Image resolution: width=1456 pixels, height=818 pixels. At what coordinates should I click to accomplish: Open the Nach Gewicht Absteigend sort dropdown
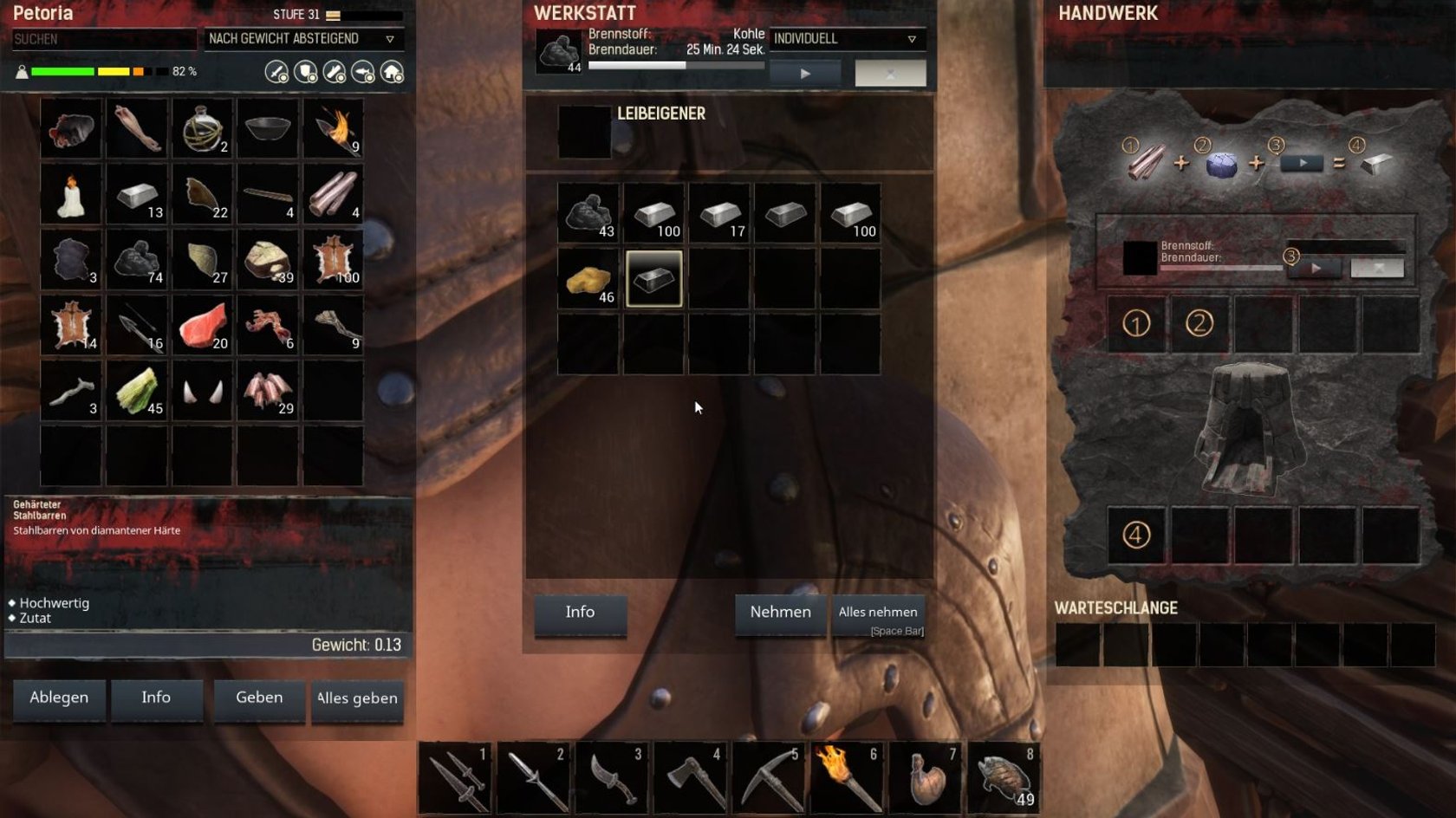303,39
